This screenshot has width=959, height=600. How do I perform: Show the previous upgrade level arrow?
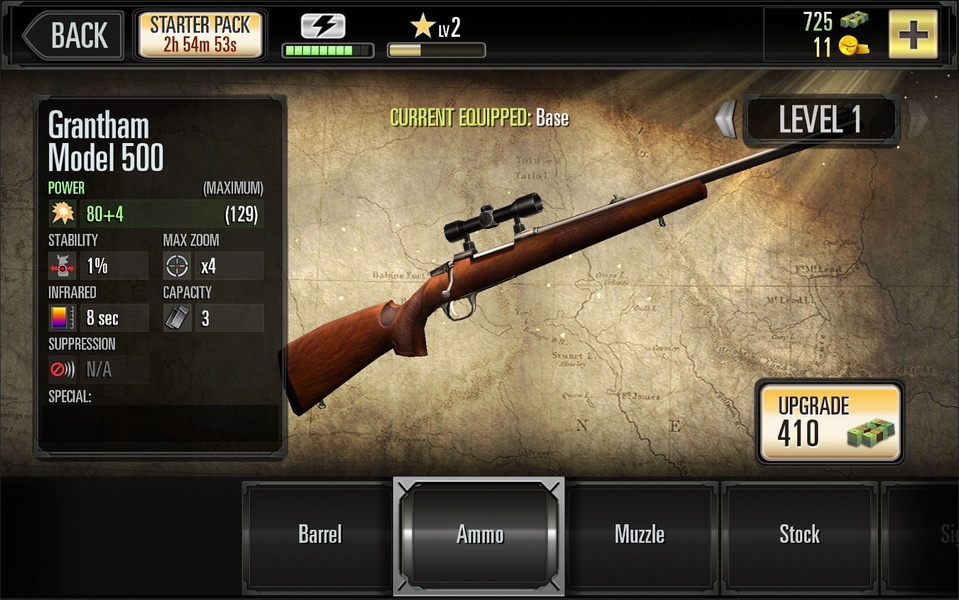[x=725, y=120]
